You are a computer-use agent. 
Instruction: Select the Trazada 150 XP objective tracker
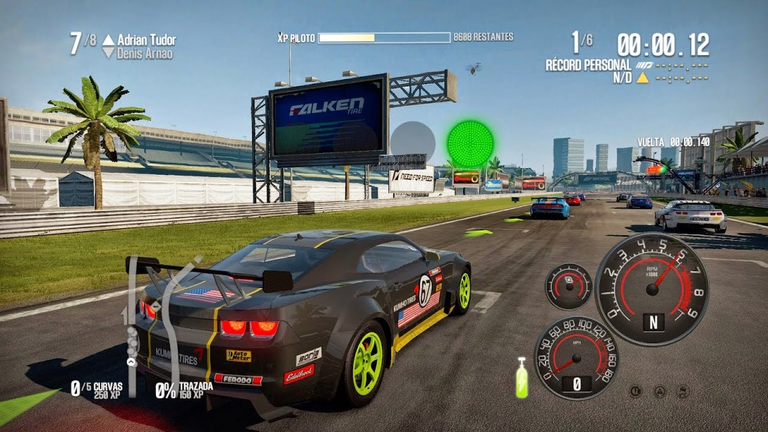tap(185, 390)
